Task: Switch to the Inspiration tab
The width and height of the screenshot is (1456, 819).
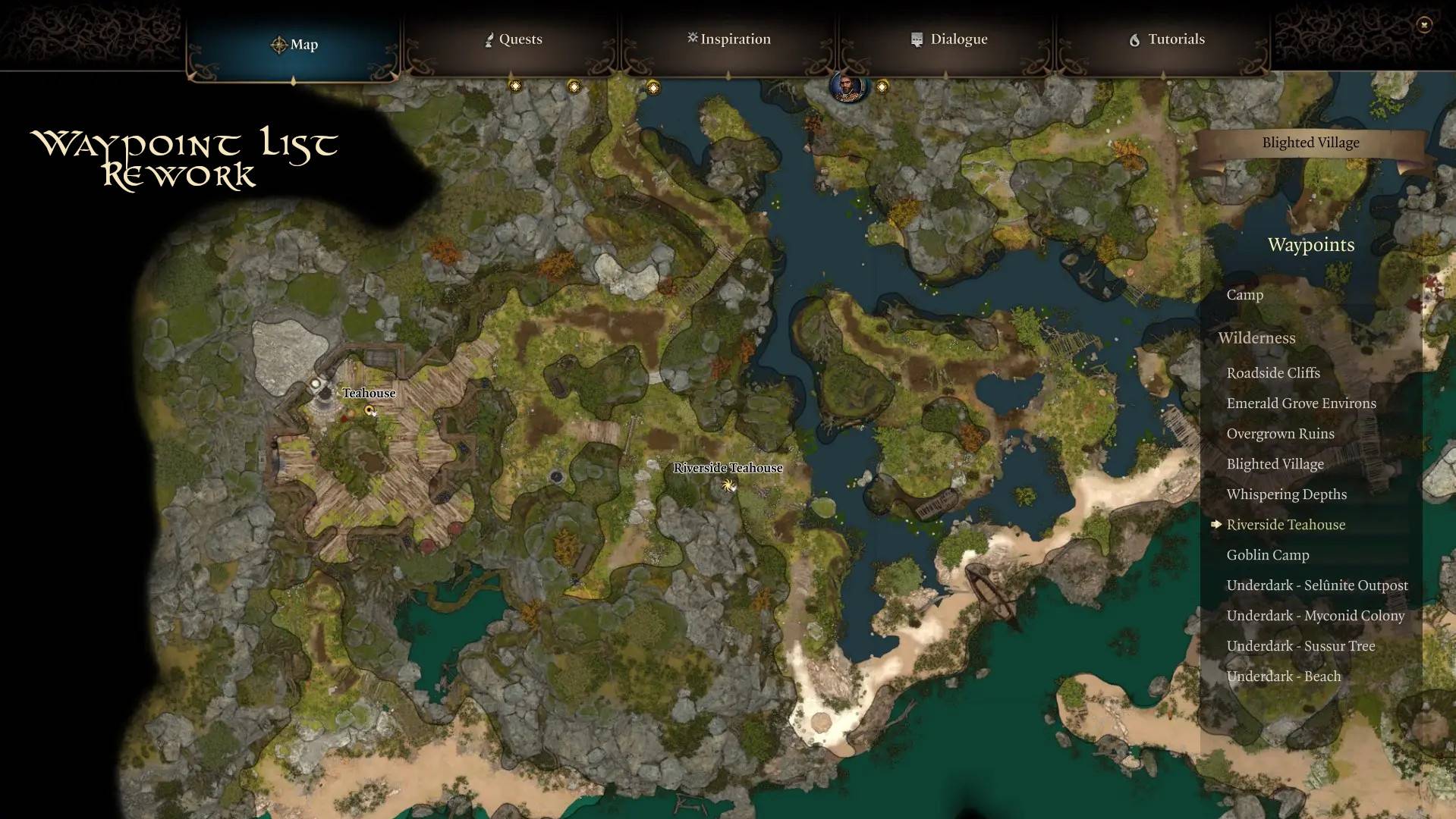Action: click(728, 39)
